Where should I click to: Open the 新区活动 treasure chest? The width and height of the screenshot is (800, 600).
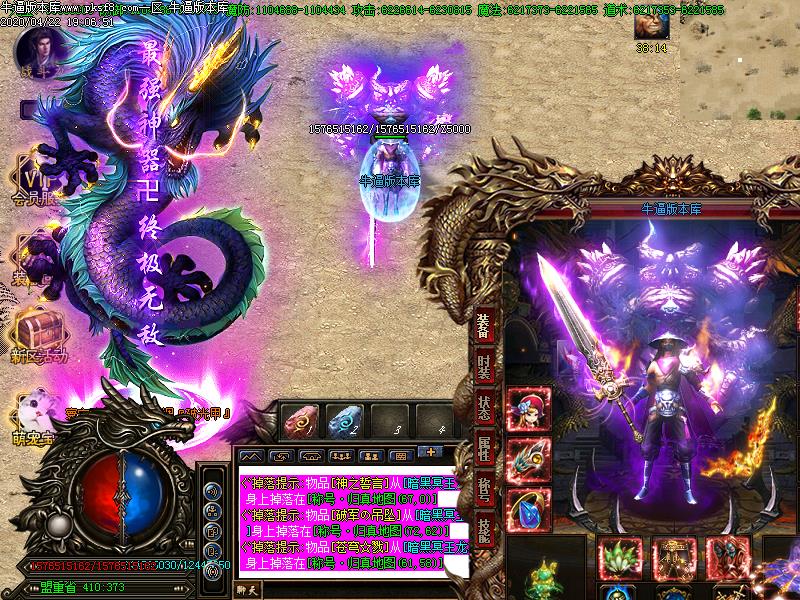click(x=38, y=330)
